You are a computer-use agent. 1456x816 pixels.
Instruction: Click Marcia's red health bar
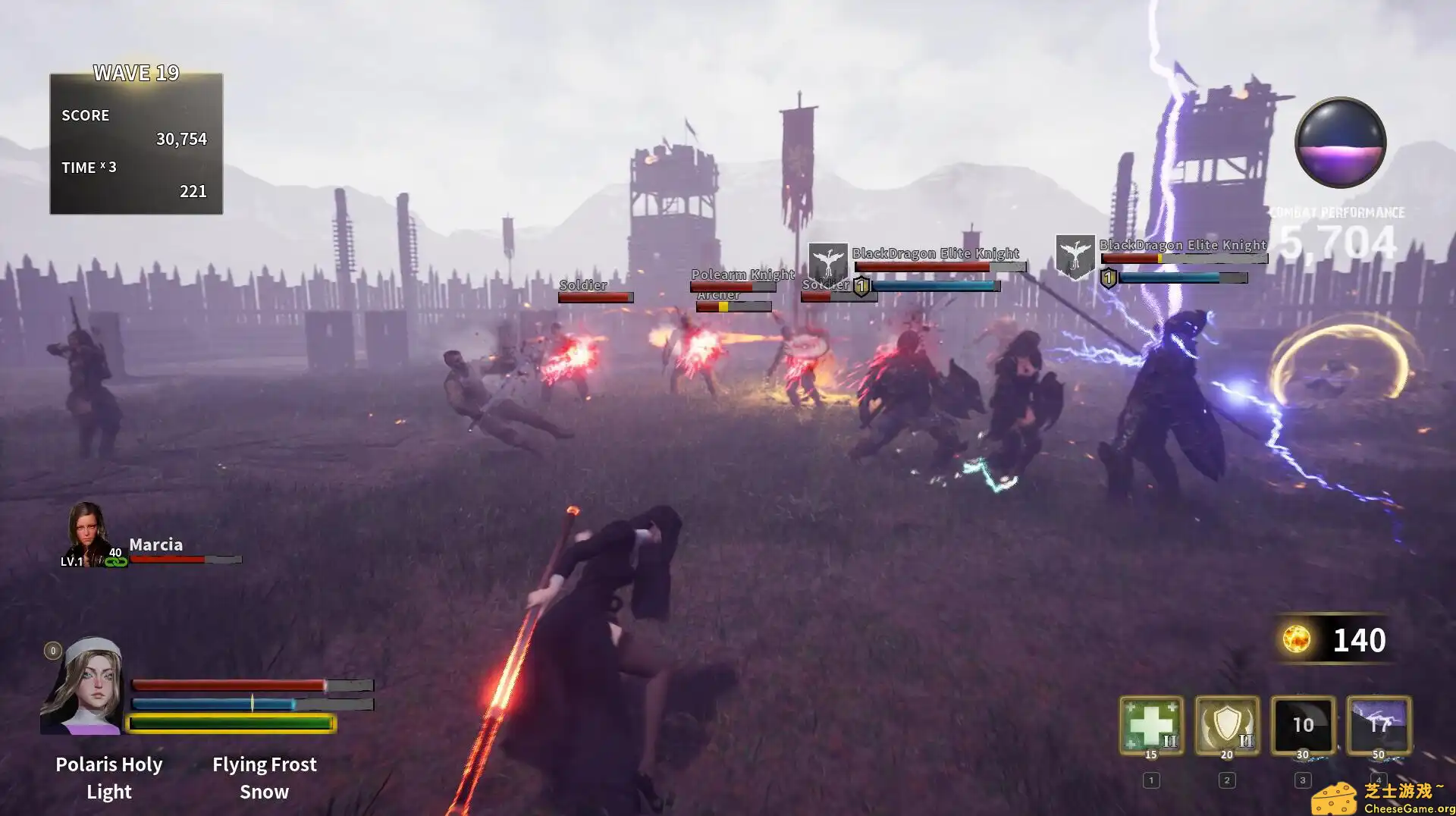pos(167,560)
